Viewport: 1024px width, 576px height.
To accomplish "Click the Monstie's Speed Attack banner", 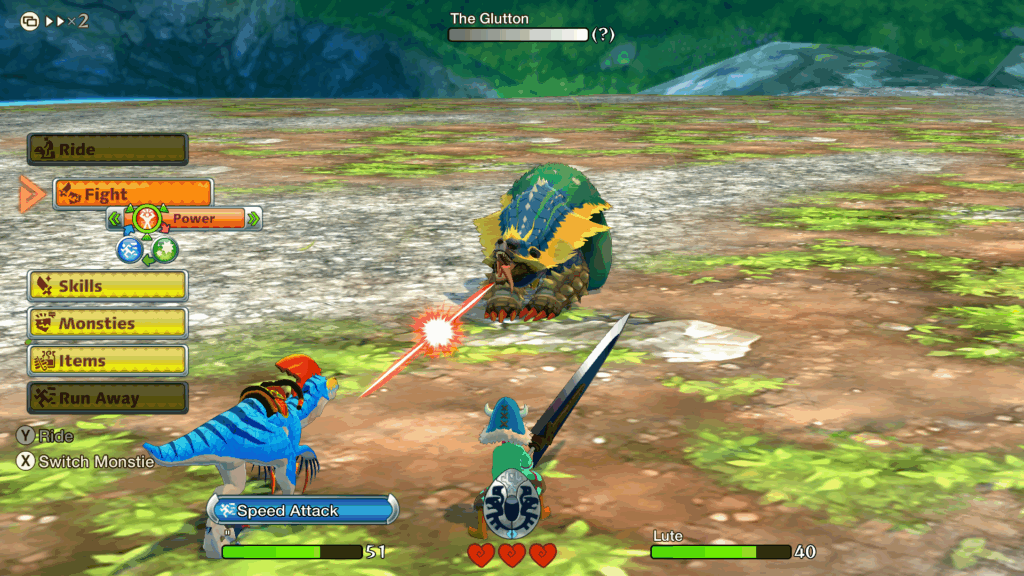I will click(302, 510).
